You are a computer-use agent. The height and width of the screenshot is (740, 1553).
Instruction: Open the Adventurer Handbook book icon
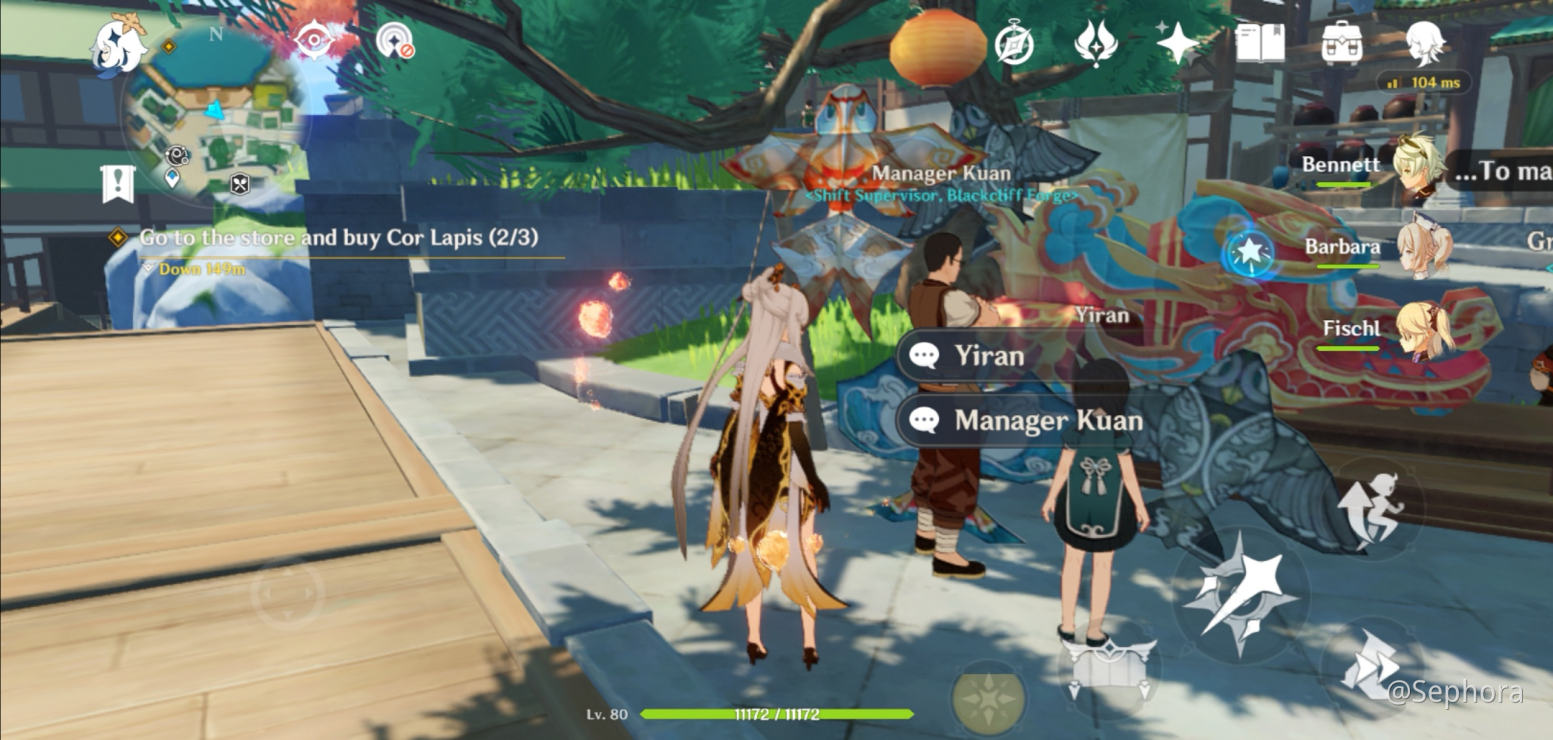point(1259,44)
